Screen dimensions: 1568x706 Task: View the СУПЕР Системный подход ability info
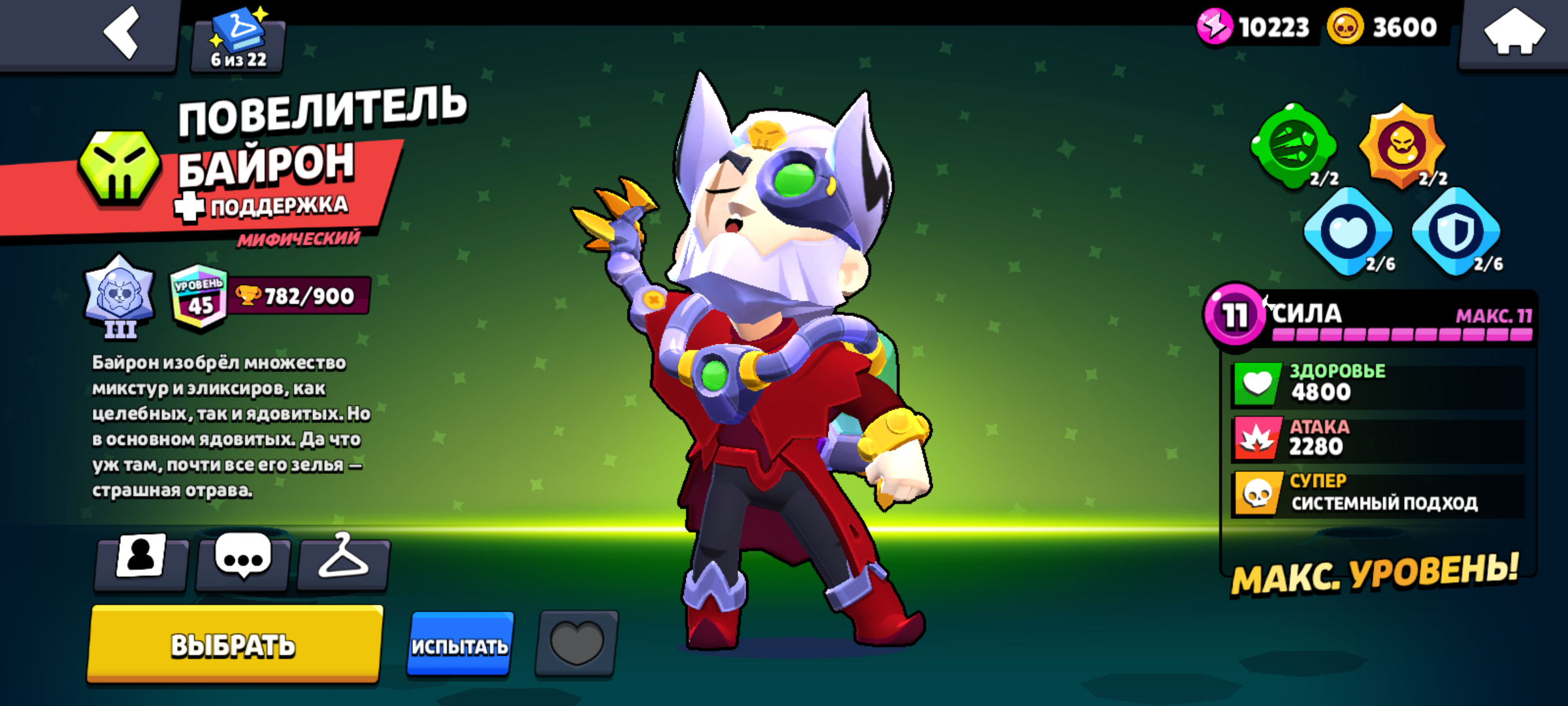(1379, 494)
